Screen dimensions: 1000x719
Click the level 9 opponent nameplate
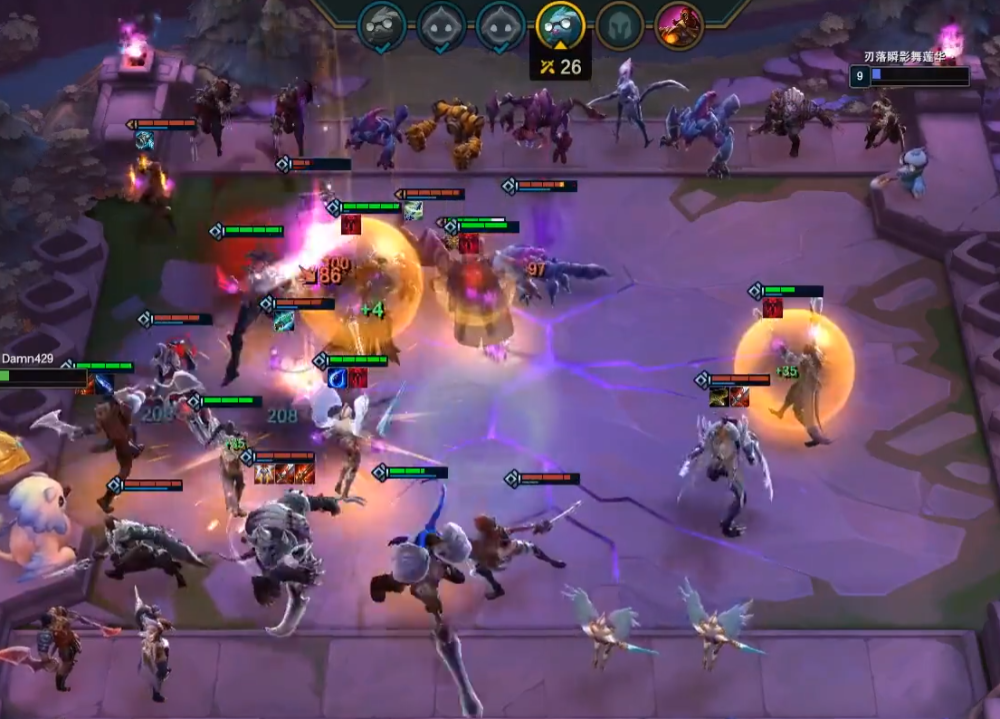pos(910,74)
